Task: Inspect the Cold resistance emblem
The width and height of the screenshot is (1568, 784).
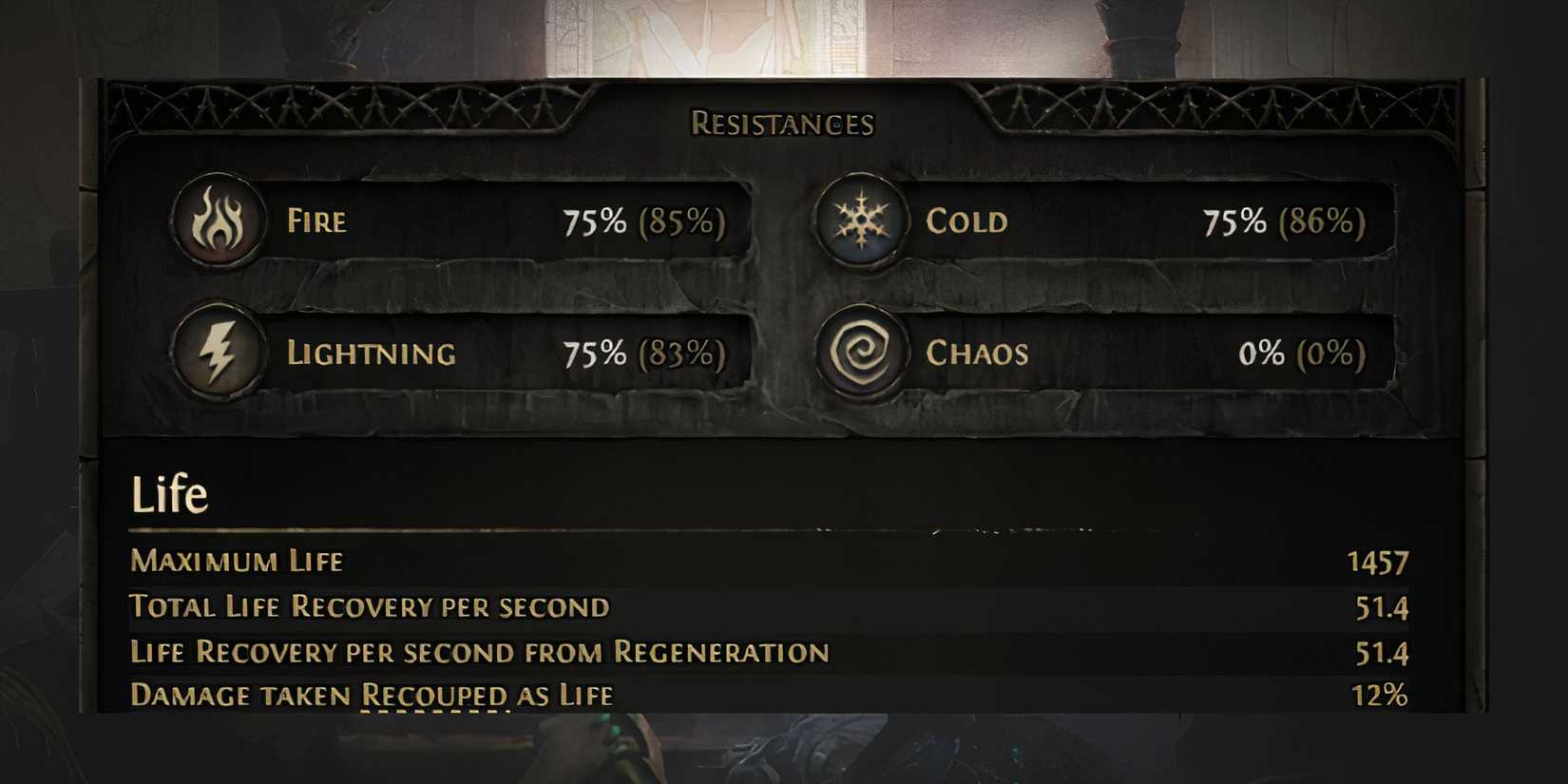Action: click(861, 223)
